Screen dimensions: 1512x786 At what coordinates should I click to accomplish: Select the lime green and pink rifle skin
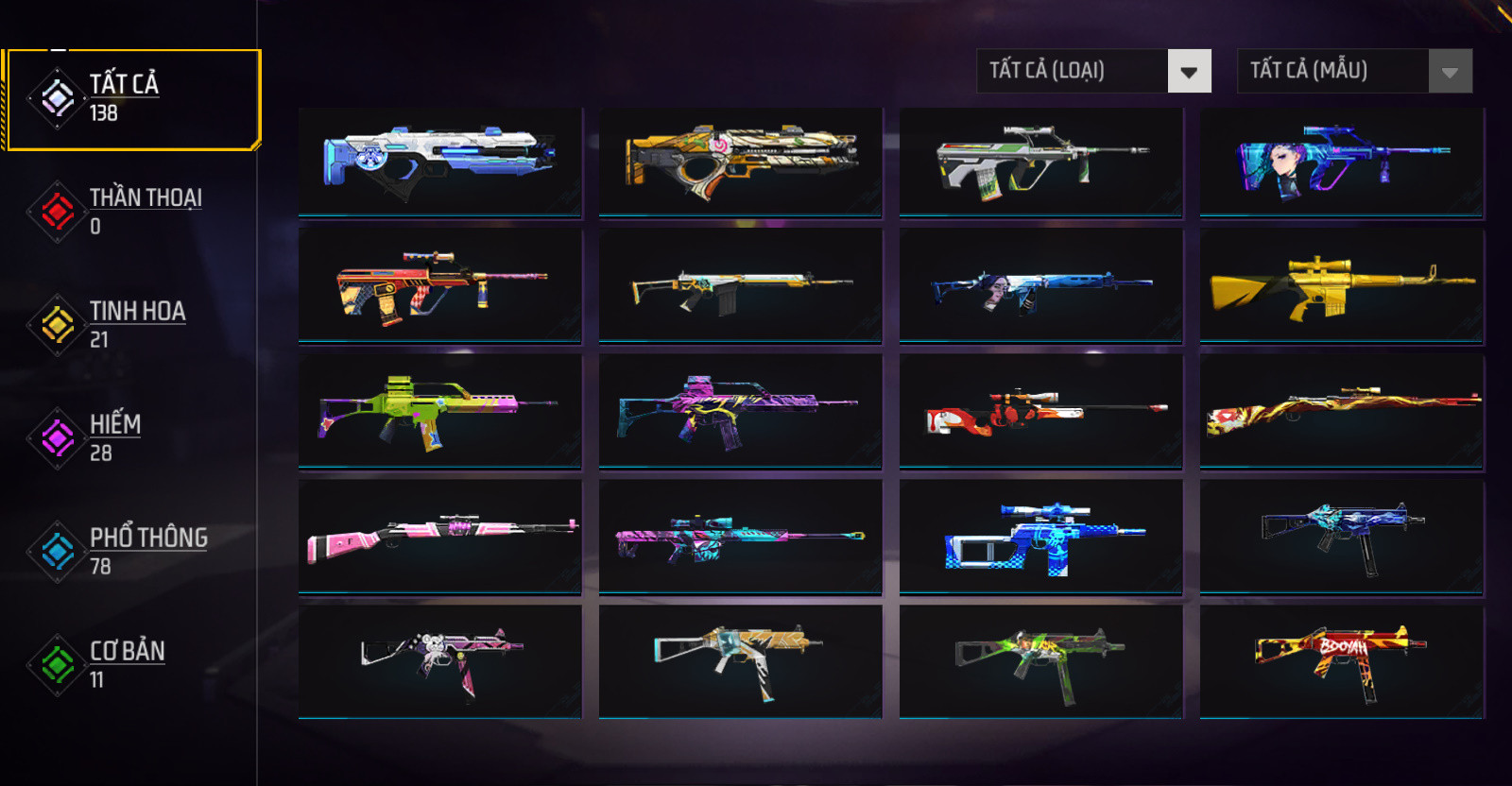440,411
